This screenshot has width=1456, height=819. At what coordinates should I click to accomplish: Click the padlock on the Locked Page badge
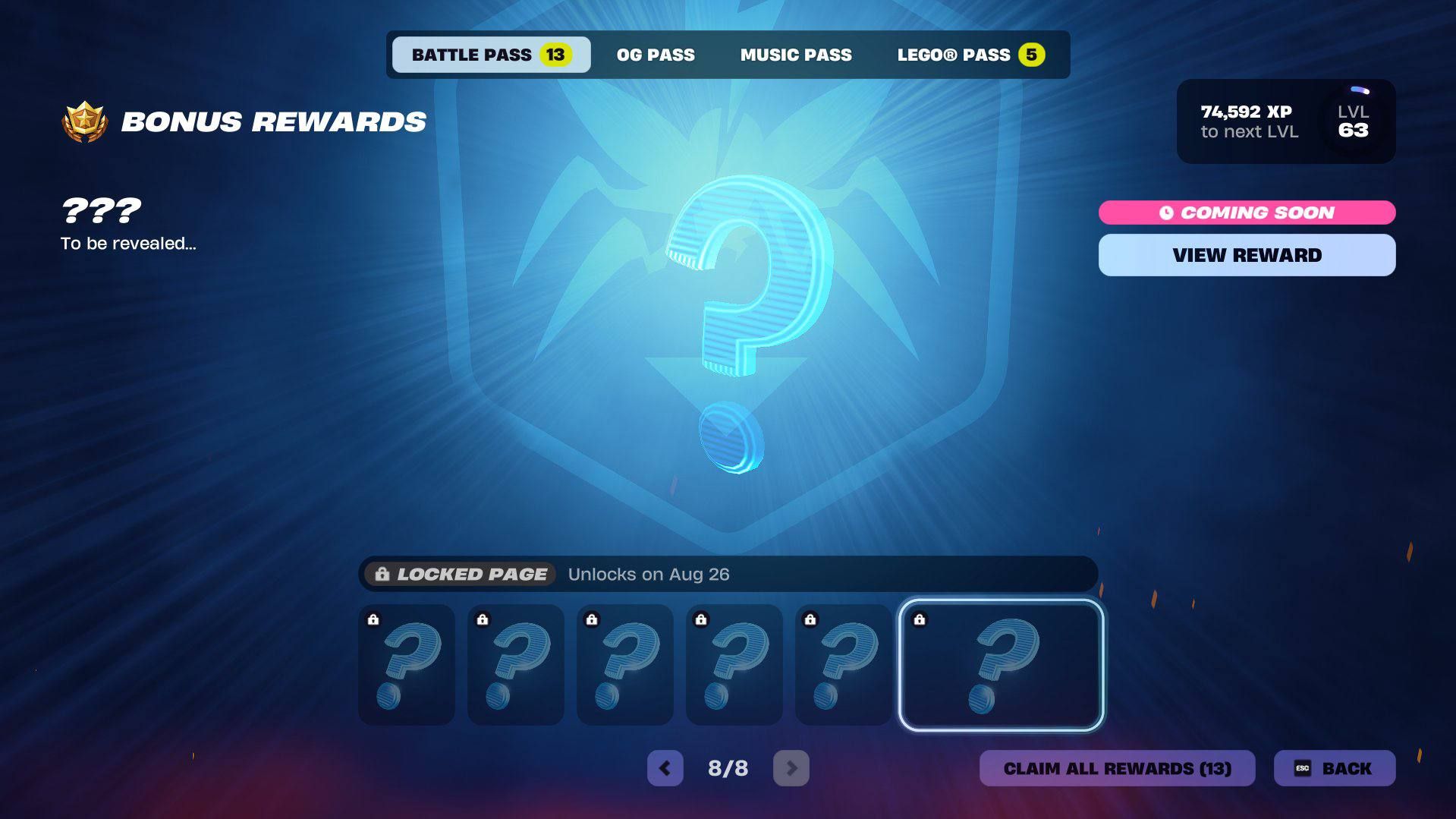point(382,574)
